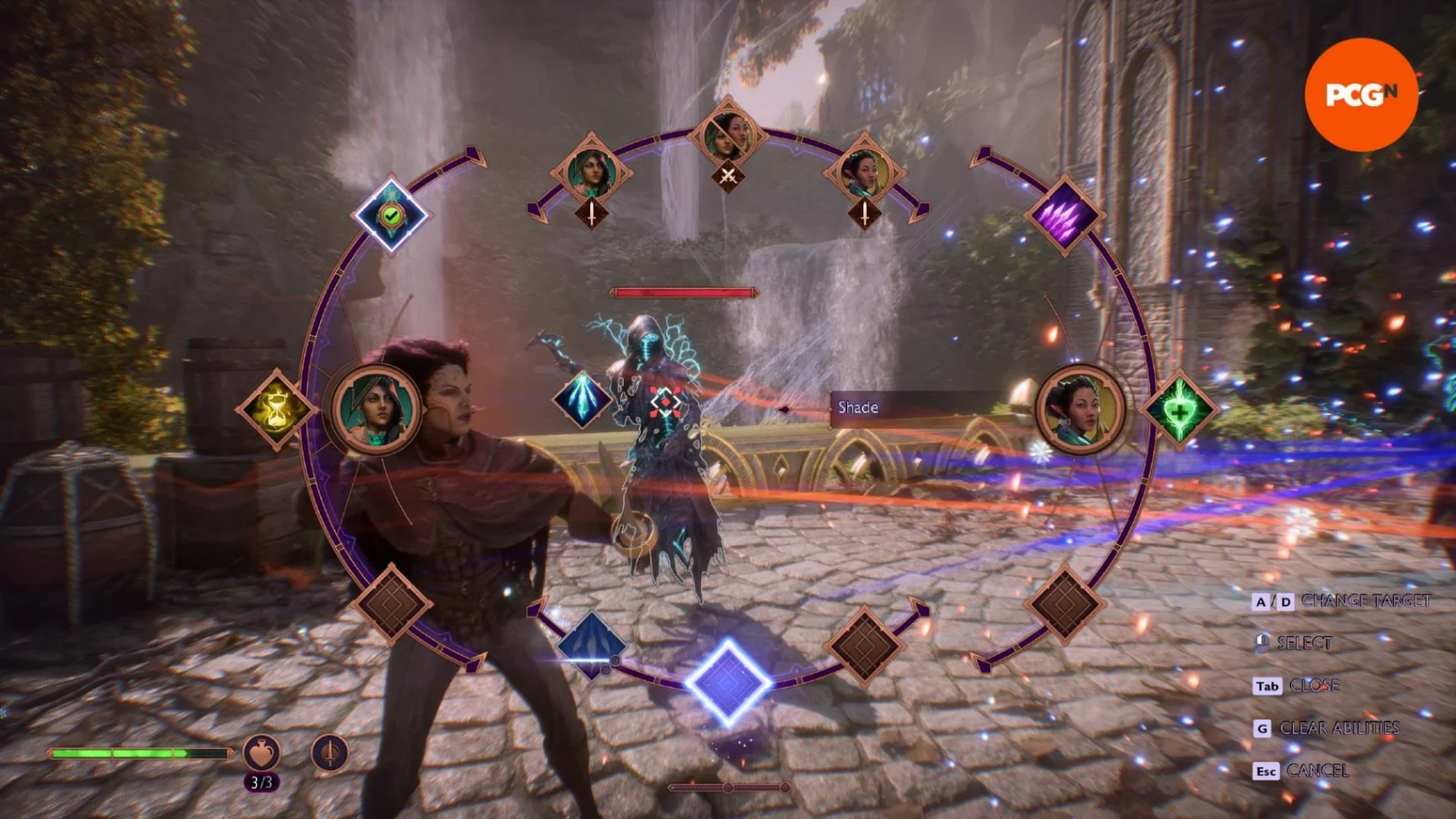The height and width of the screenshot is (819, 1456).
Task: Use the healing potion flask icon
Action: tap(261, 752)
